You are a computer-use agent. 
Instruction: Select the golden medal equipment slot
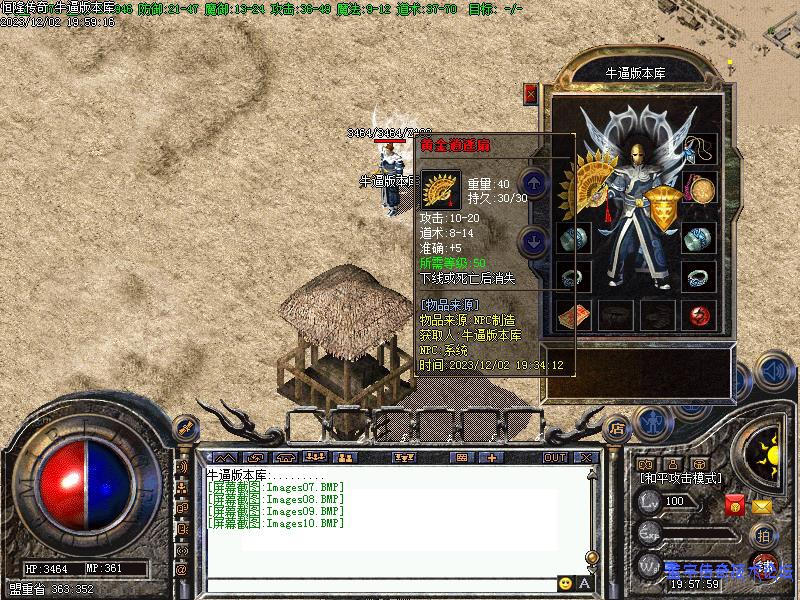699,188
